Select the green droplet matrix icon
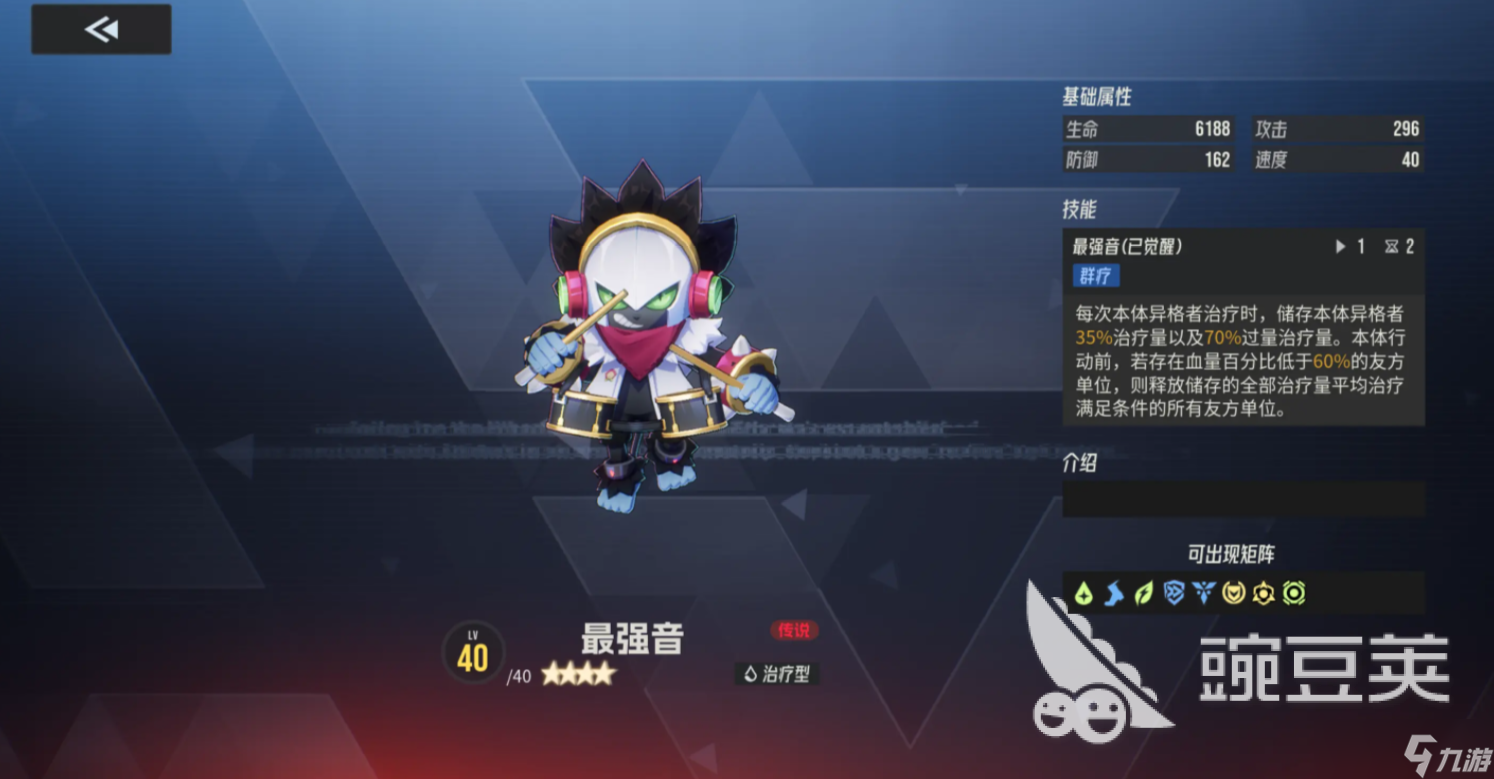 click(1083, 594)
